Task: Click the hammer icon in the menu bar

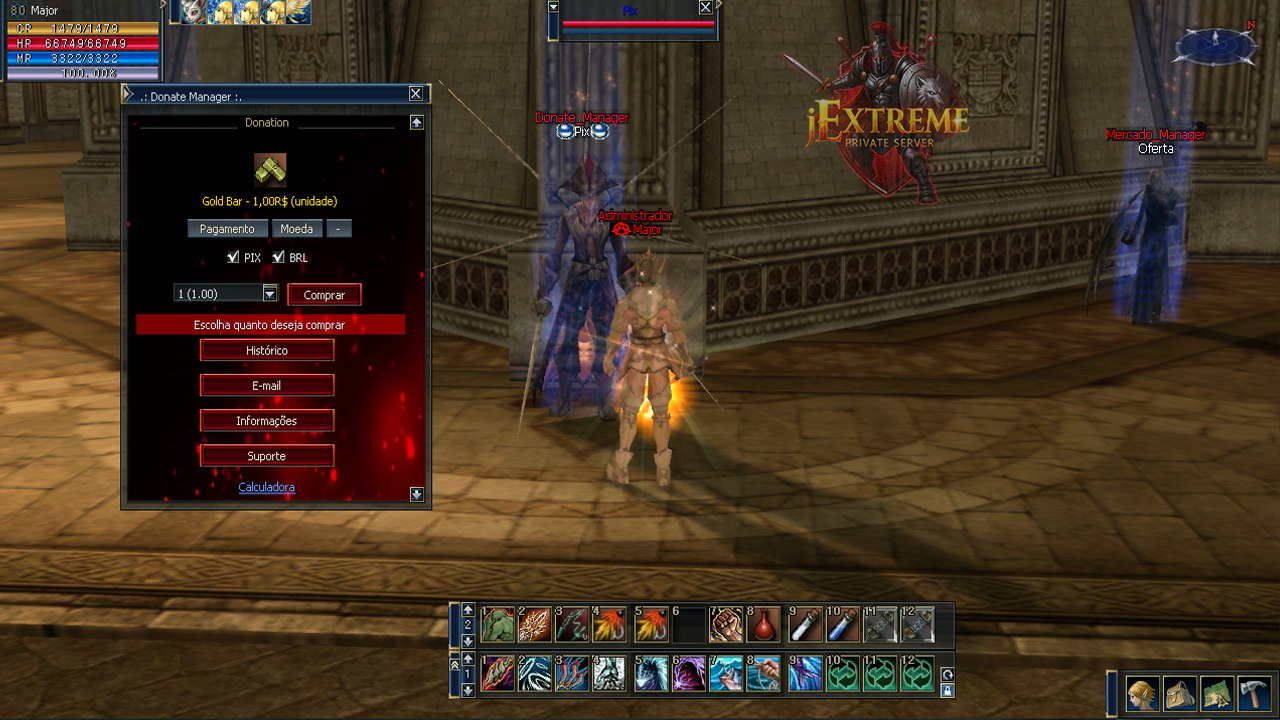Action: (x=1253, y=693)
